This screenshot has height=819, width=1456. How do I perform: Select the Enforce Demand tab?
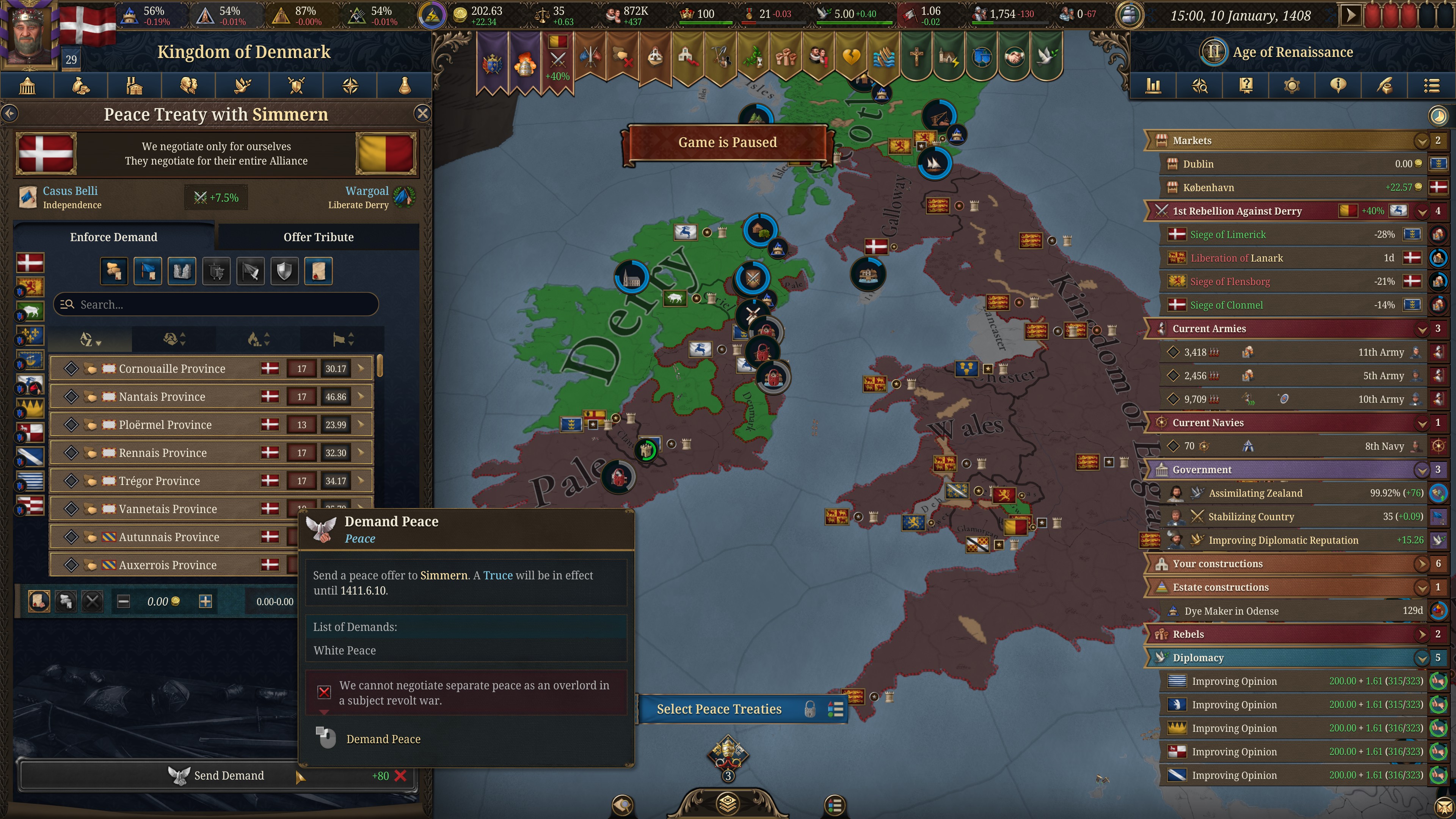(114, 237)
